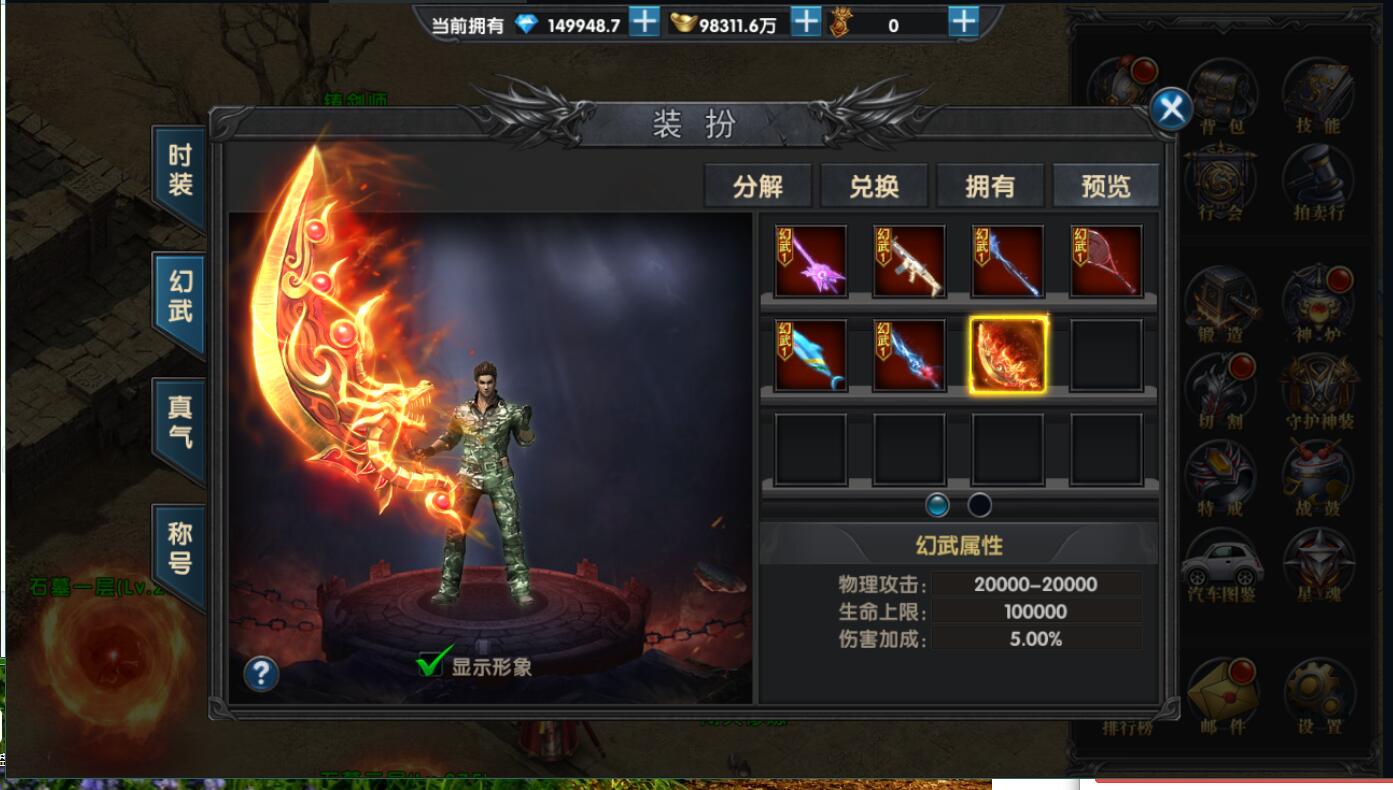Show the 拥有 owned items
Viewport: 1393px width, 790px height.
[x=990, y=186]
